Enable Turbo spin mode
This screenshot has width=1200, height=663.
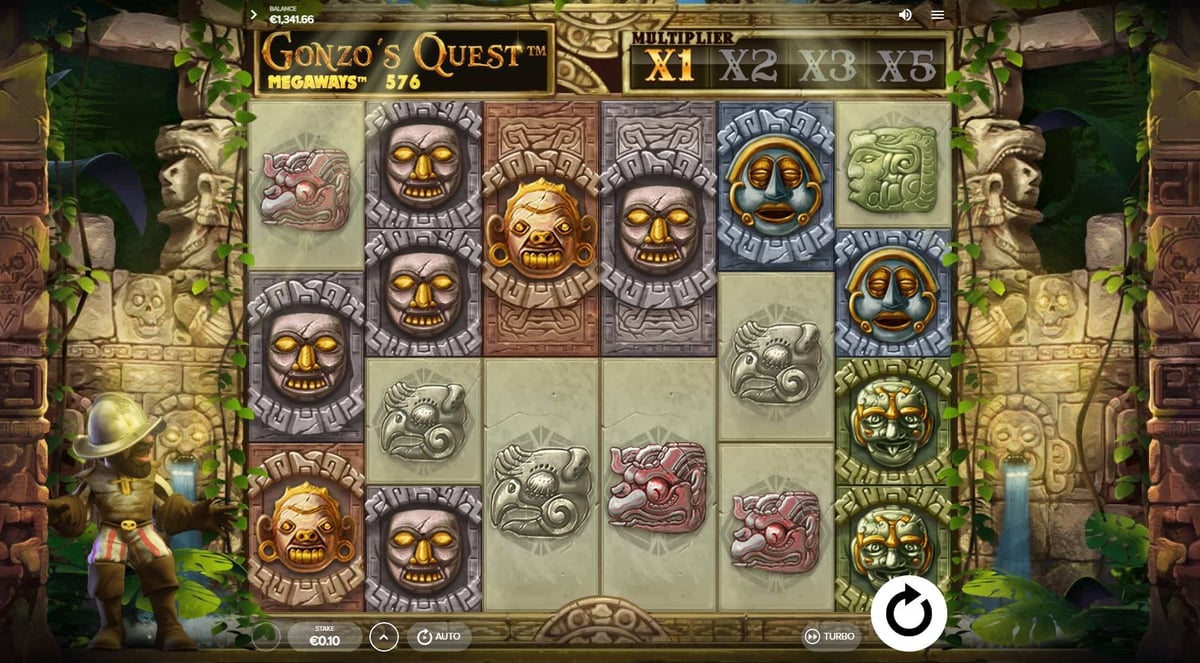click(x=829, y=636)
